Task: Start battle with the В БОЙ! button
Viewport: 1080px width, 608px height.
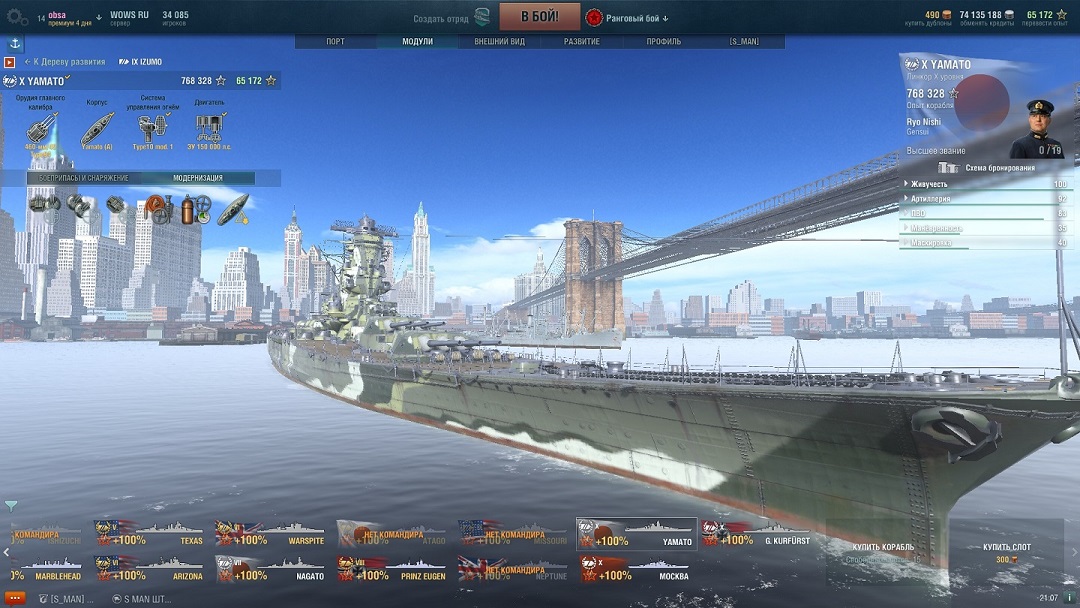Action: [539, 17]
